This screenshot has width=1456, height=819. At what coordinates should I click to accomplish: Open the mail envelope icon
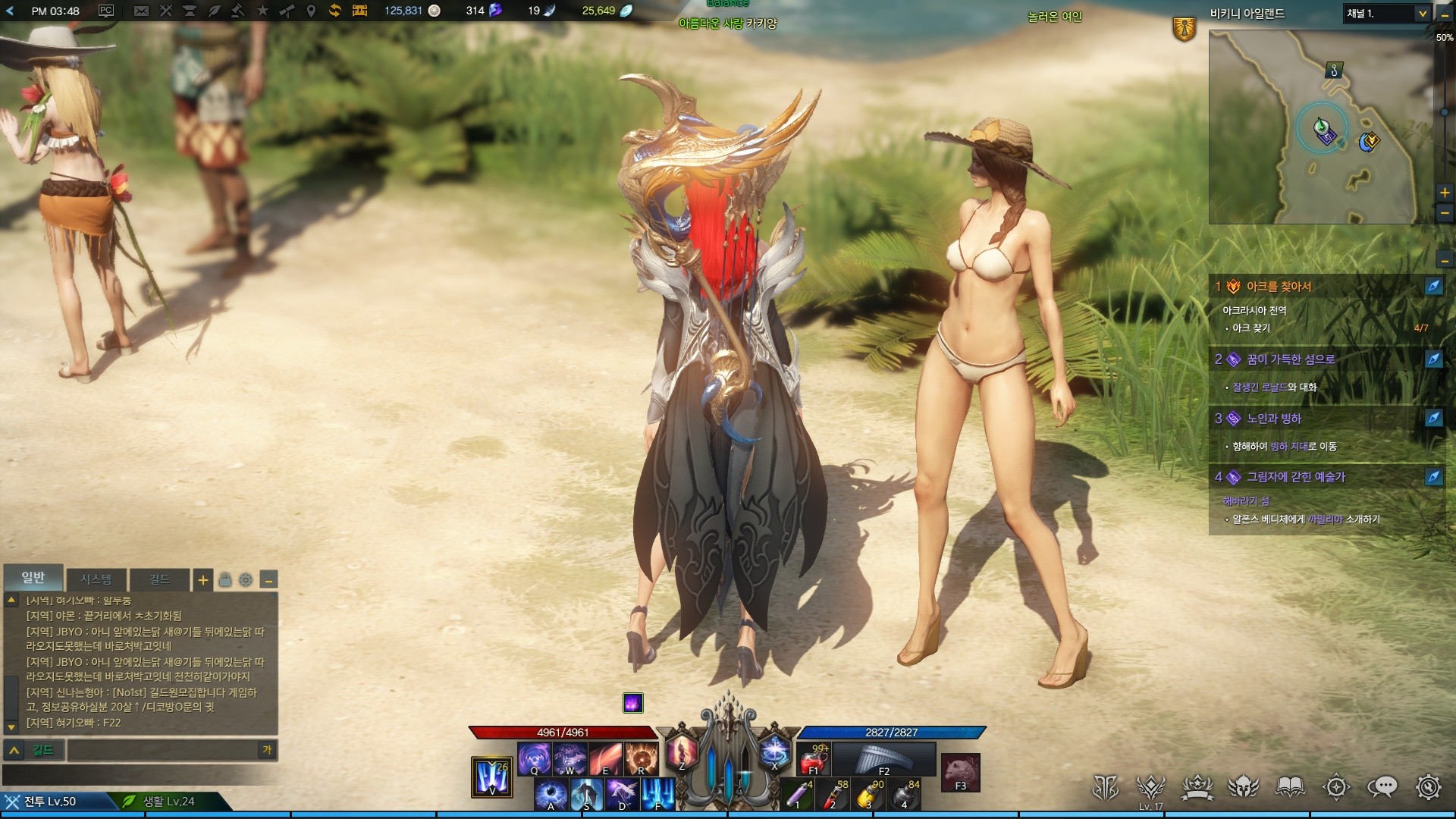click(x=141, y=11)
